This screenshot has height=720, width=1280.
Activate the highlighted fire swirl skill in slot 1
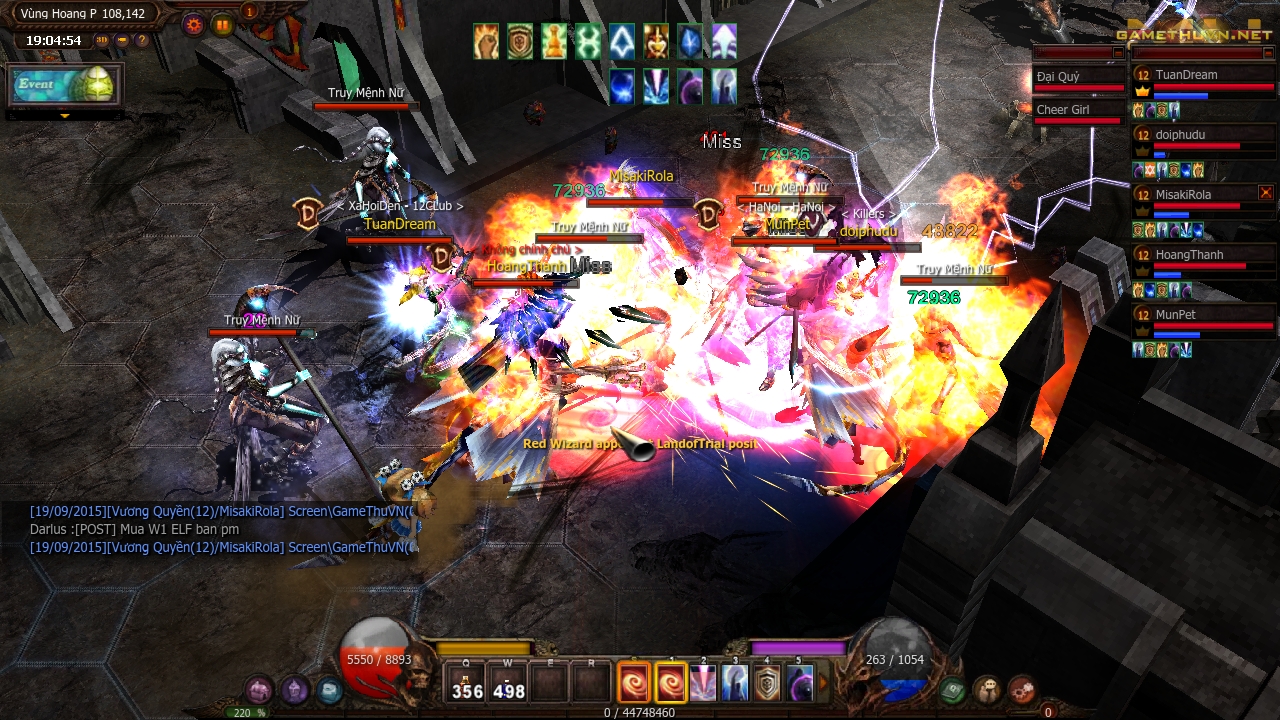click(671, 683)
